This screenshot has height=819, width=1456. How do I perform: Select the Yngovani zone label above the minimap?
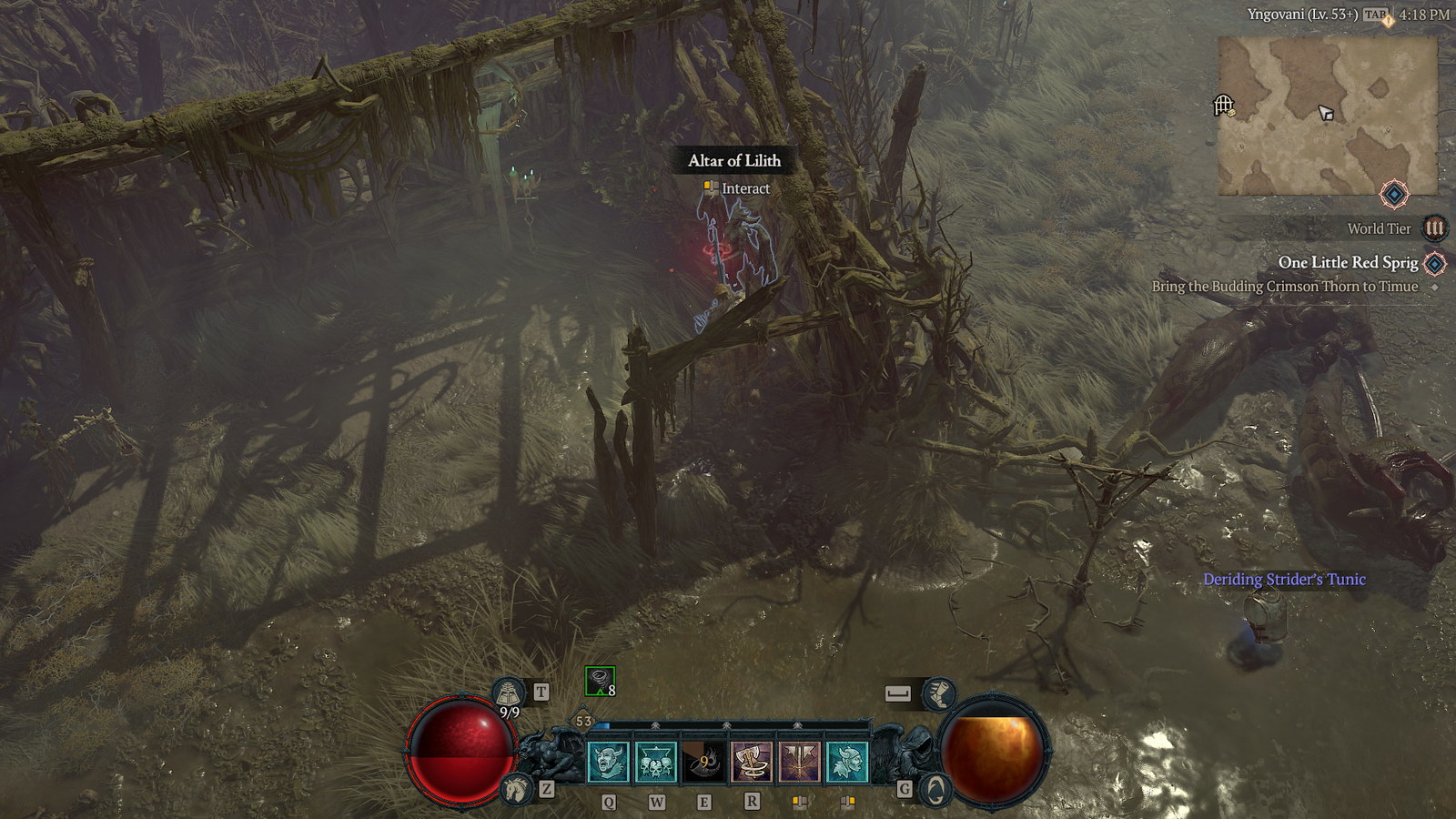tap(1304, 14)
